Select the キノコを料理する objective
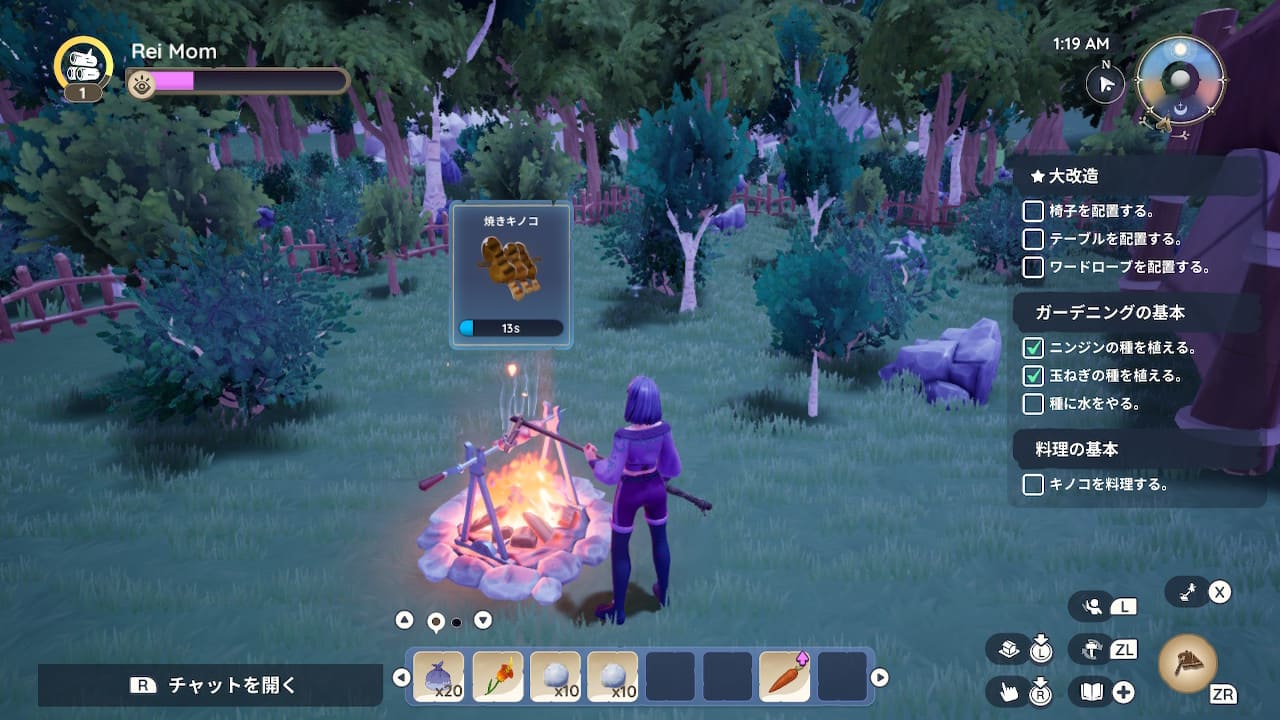 point(1108,484)
